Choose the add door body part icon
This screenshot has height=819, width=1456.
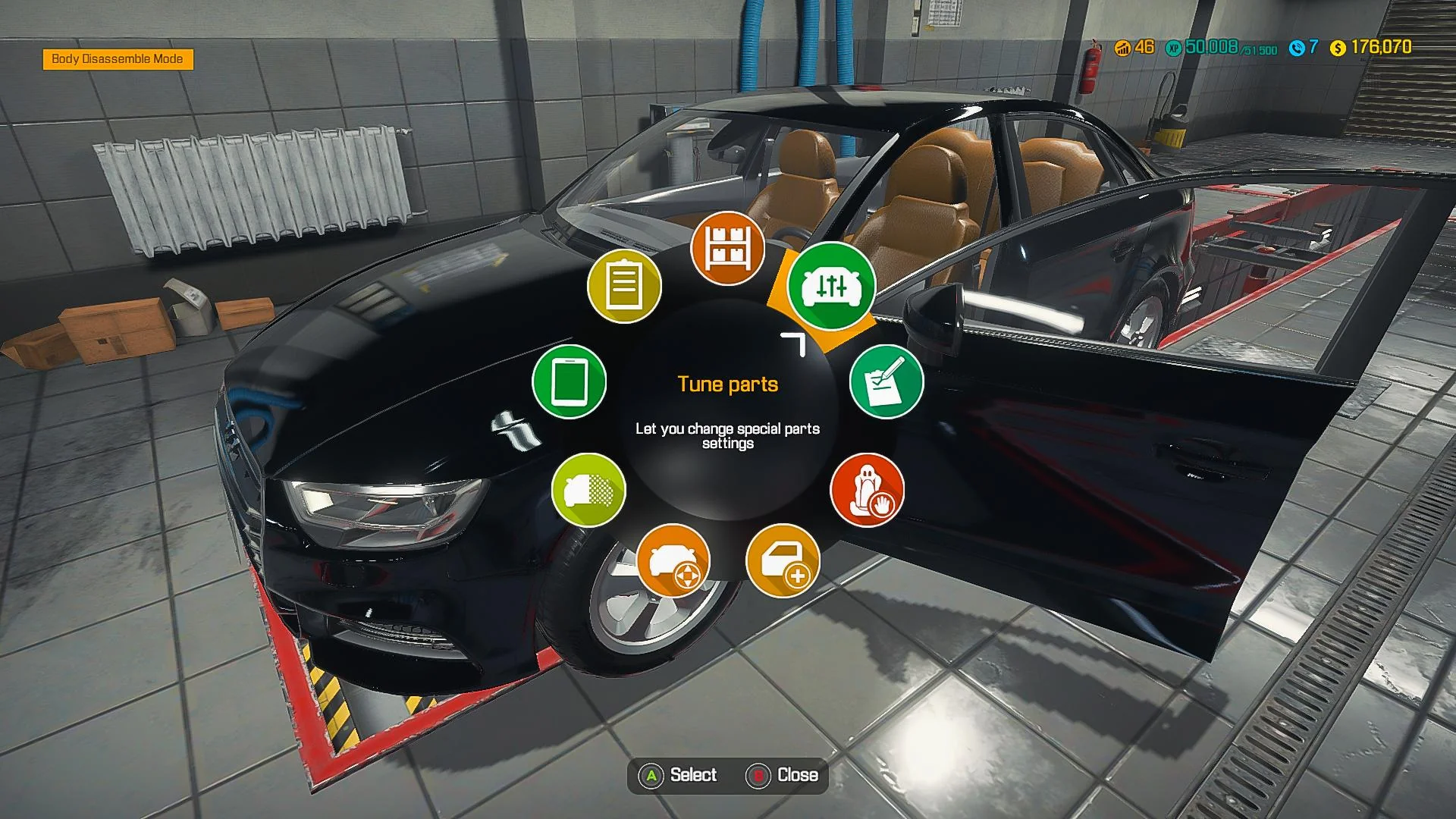point(784,560)
